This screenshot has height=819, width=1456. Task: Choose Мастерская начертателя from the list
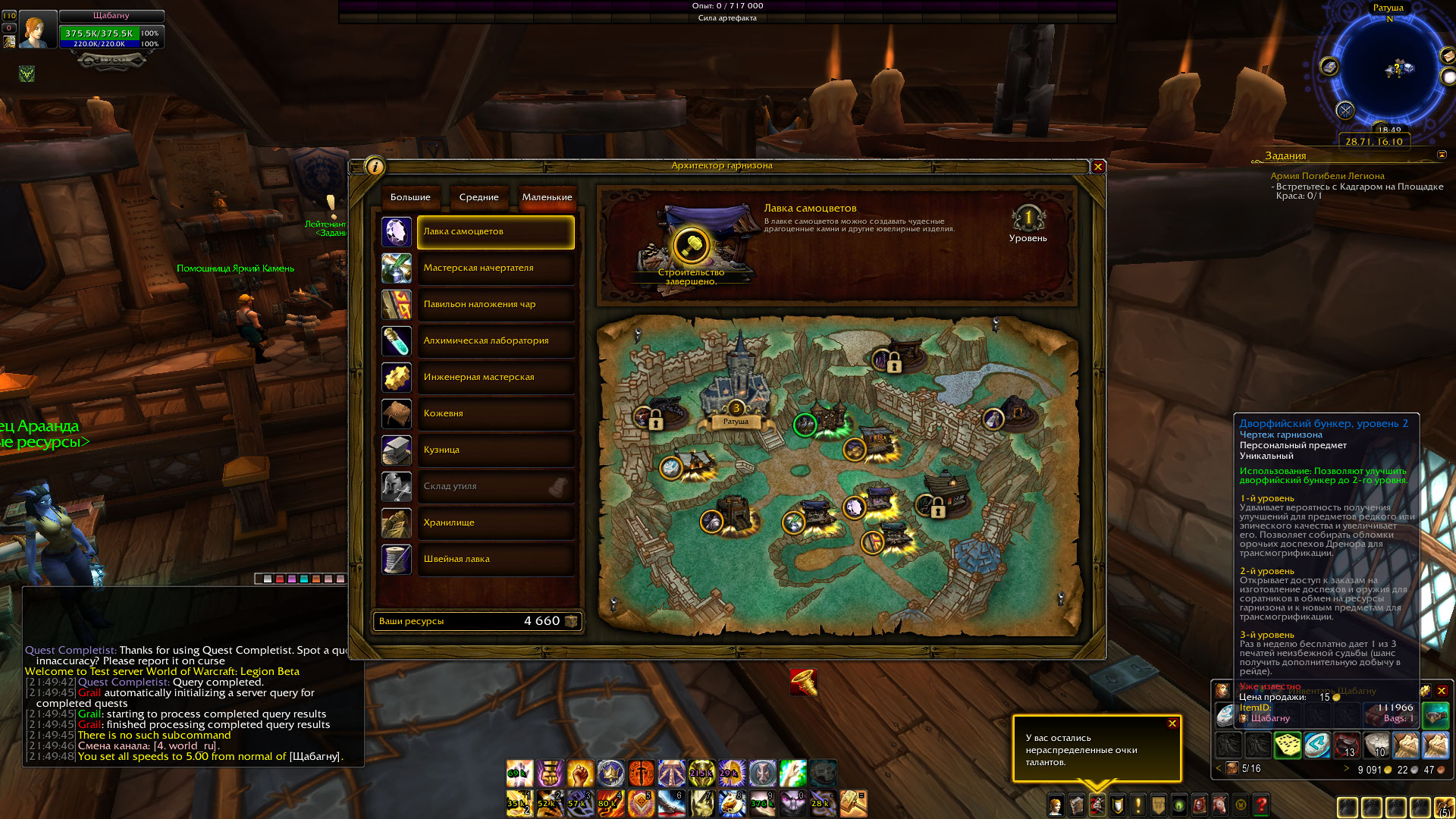pos(495,268)
